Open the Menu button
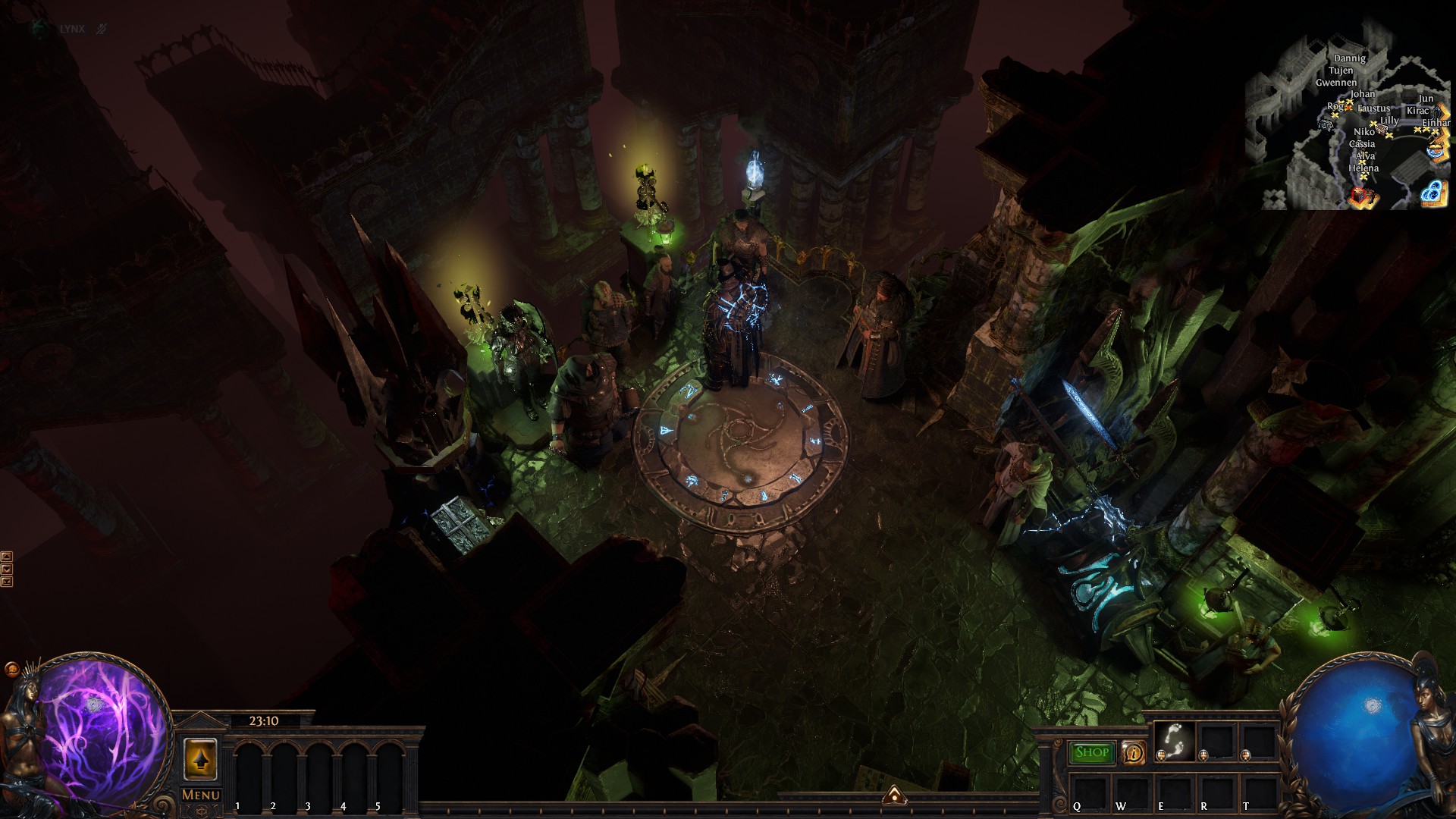Image resolution: width=1456 pixels, height=819 pixels. click(200, 795)
